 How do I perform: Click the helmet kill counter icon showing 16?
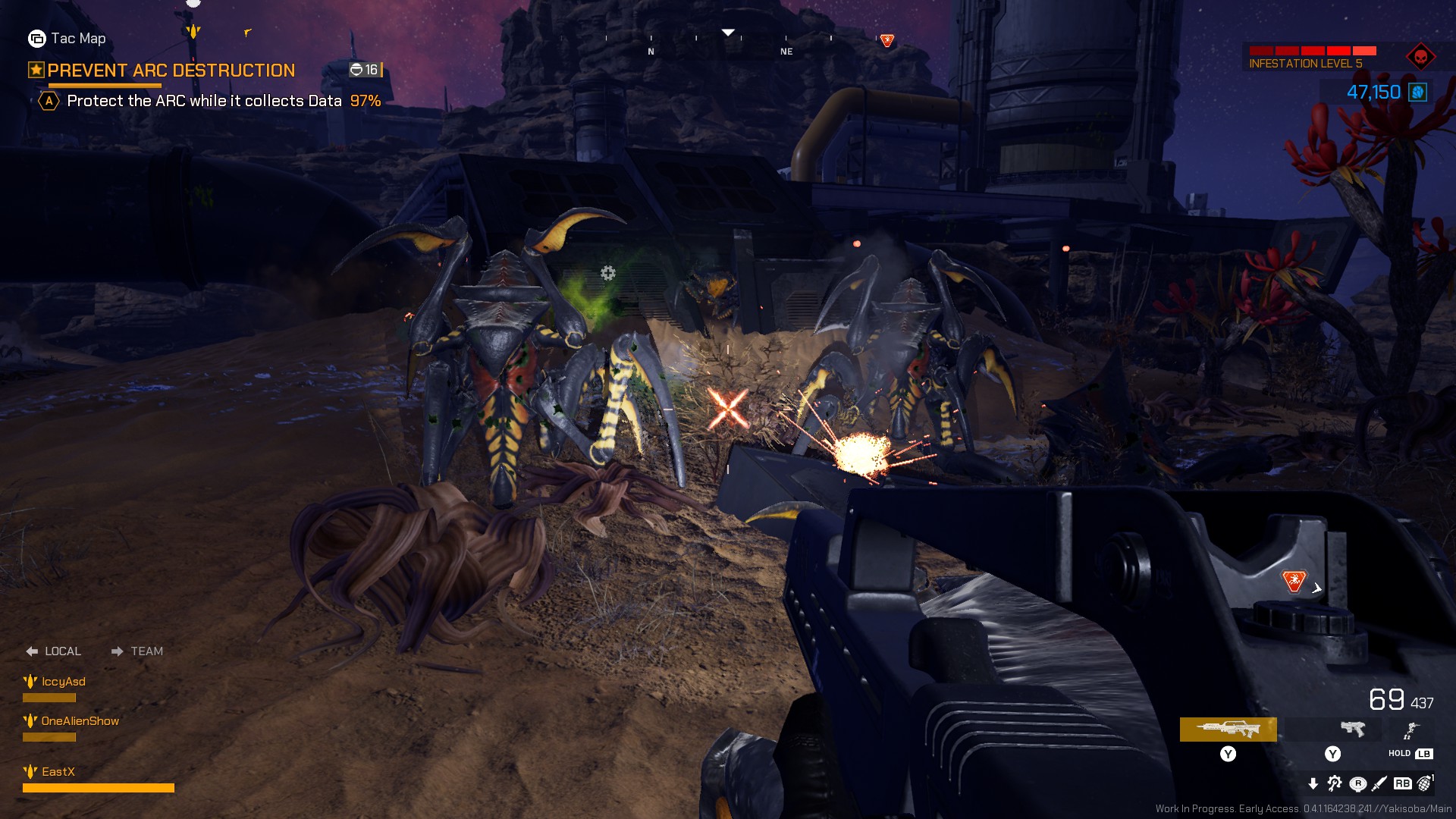click(356, 69)
